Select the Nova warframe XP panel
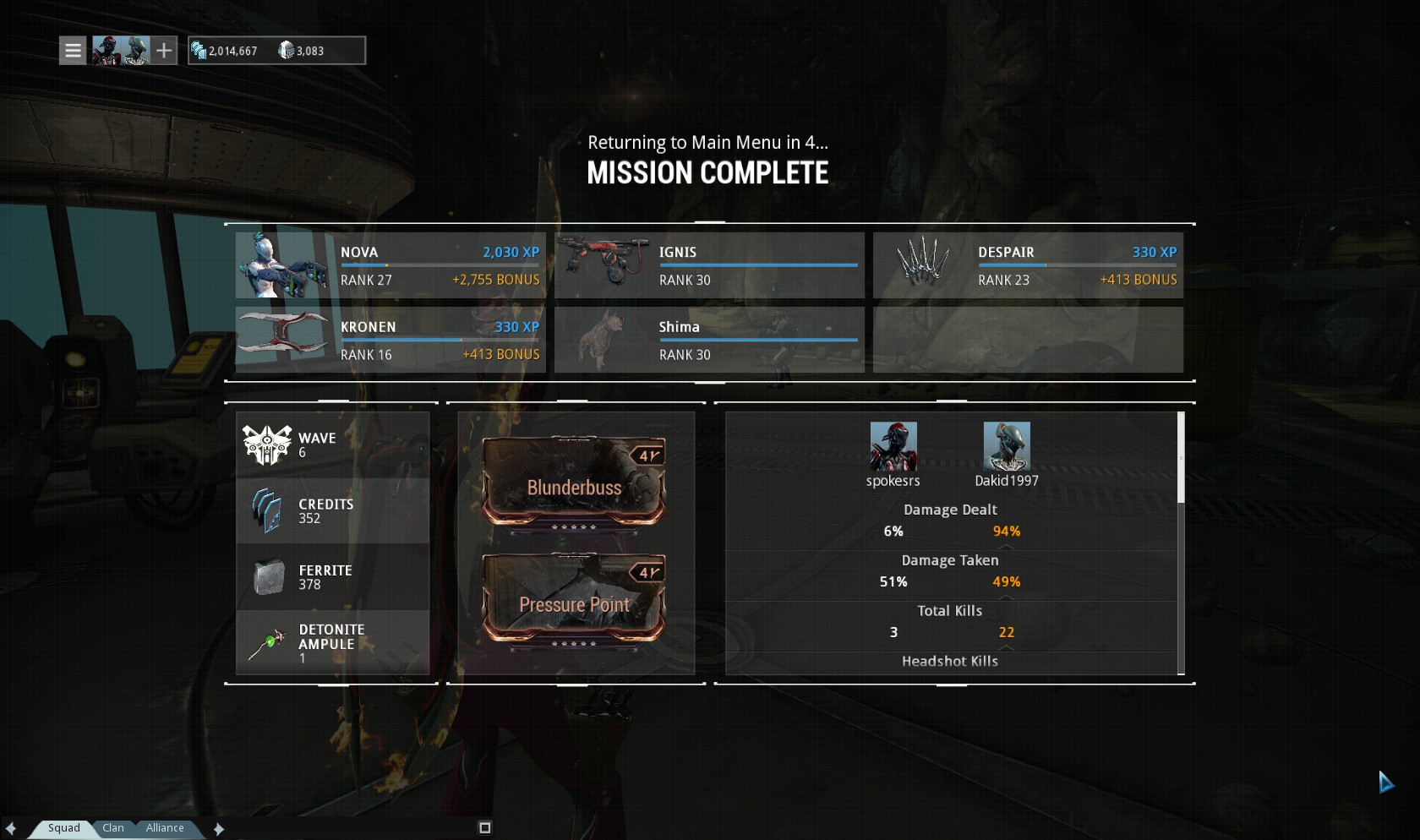1420x840 pixels. [390, 265]
